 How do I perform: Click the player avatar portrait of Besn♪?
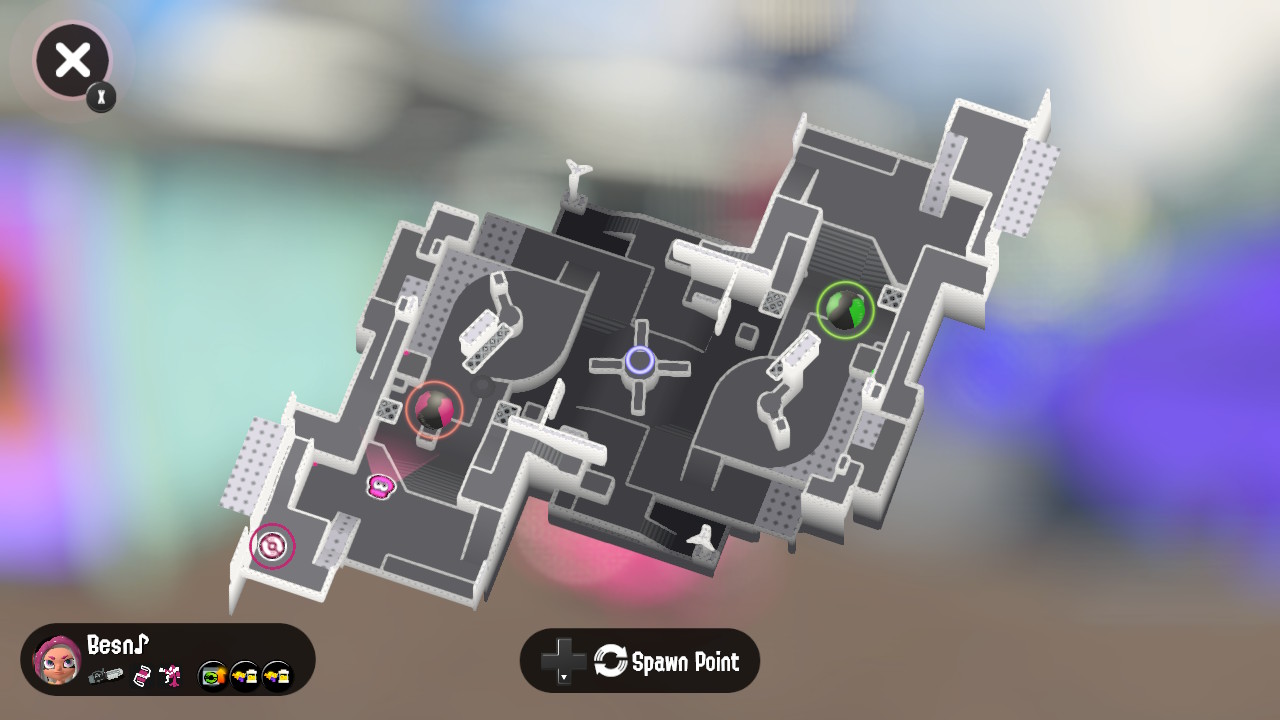tap(58, 662)
